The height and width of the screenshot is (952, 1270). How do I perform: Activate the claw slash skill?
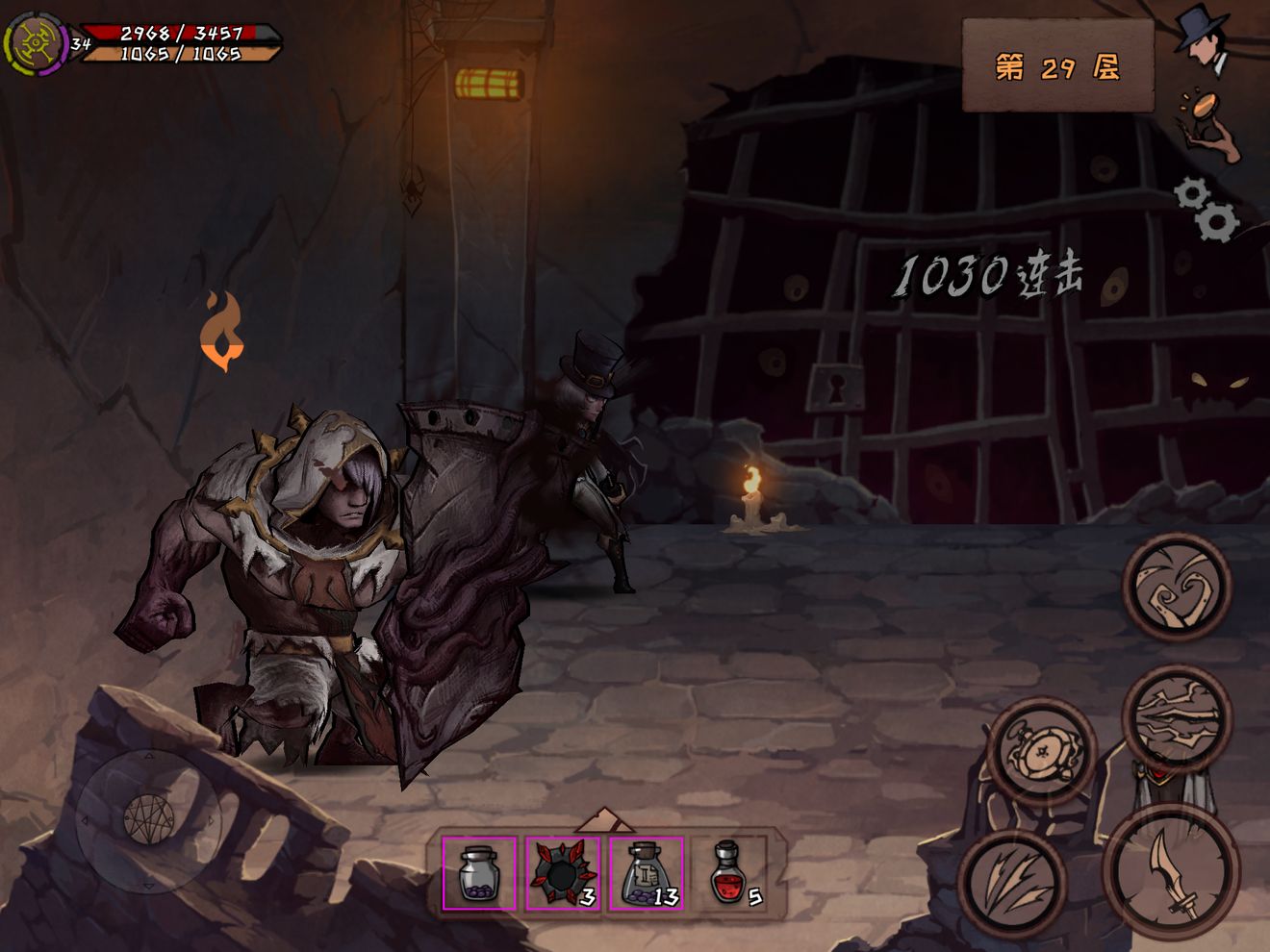click(1013, 881)
